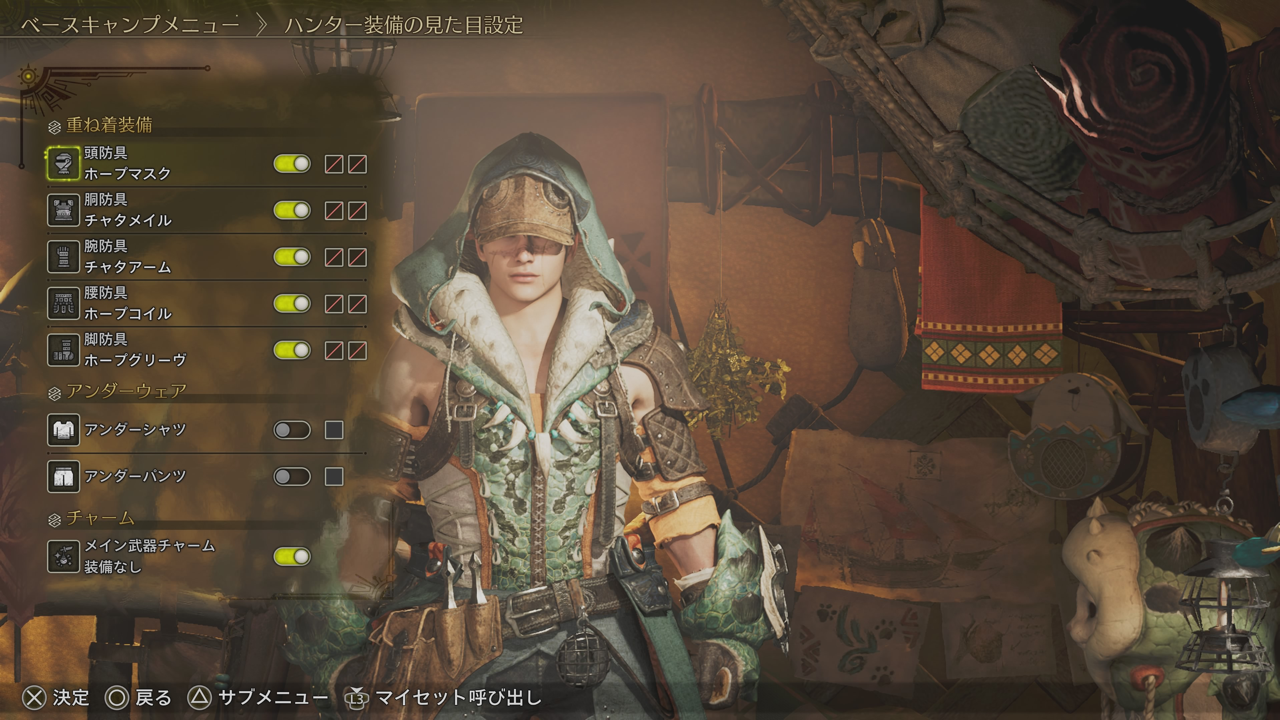This screenshot has width=1280, height=720.
Task: Toggle the ホープマスク visibility switch
Action: 292,164
